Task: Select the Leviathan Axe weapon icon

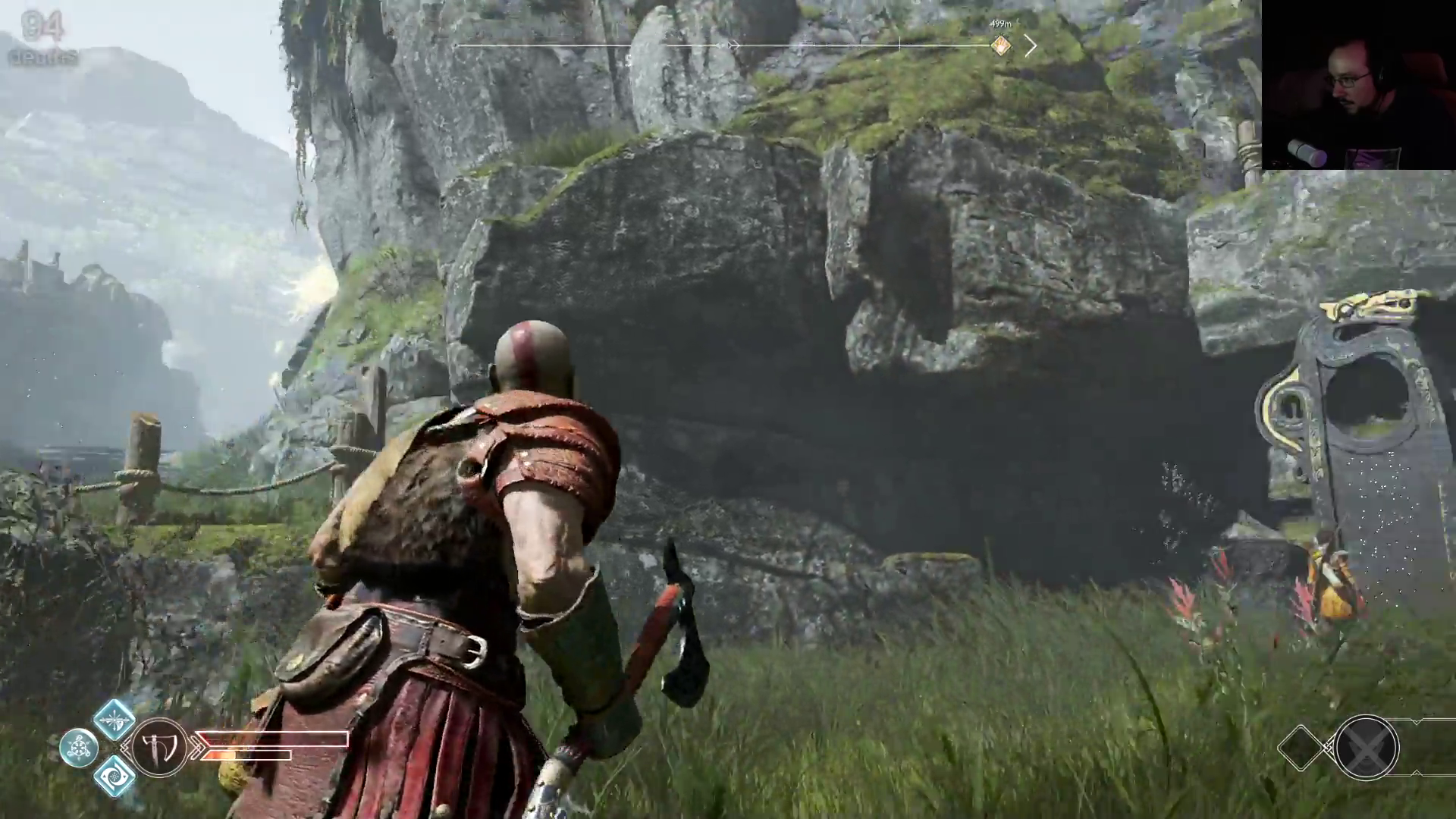Action: click(x=160, y=748)
